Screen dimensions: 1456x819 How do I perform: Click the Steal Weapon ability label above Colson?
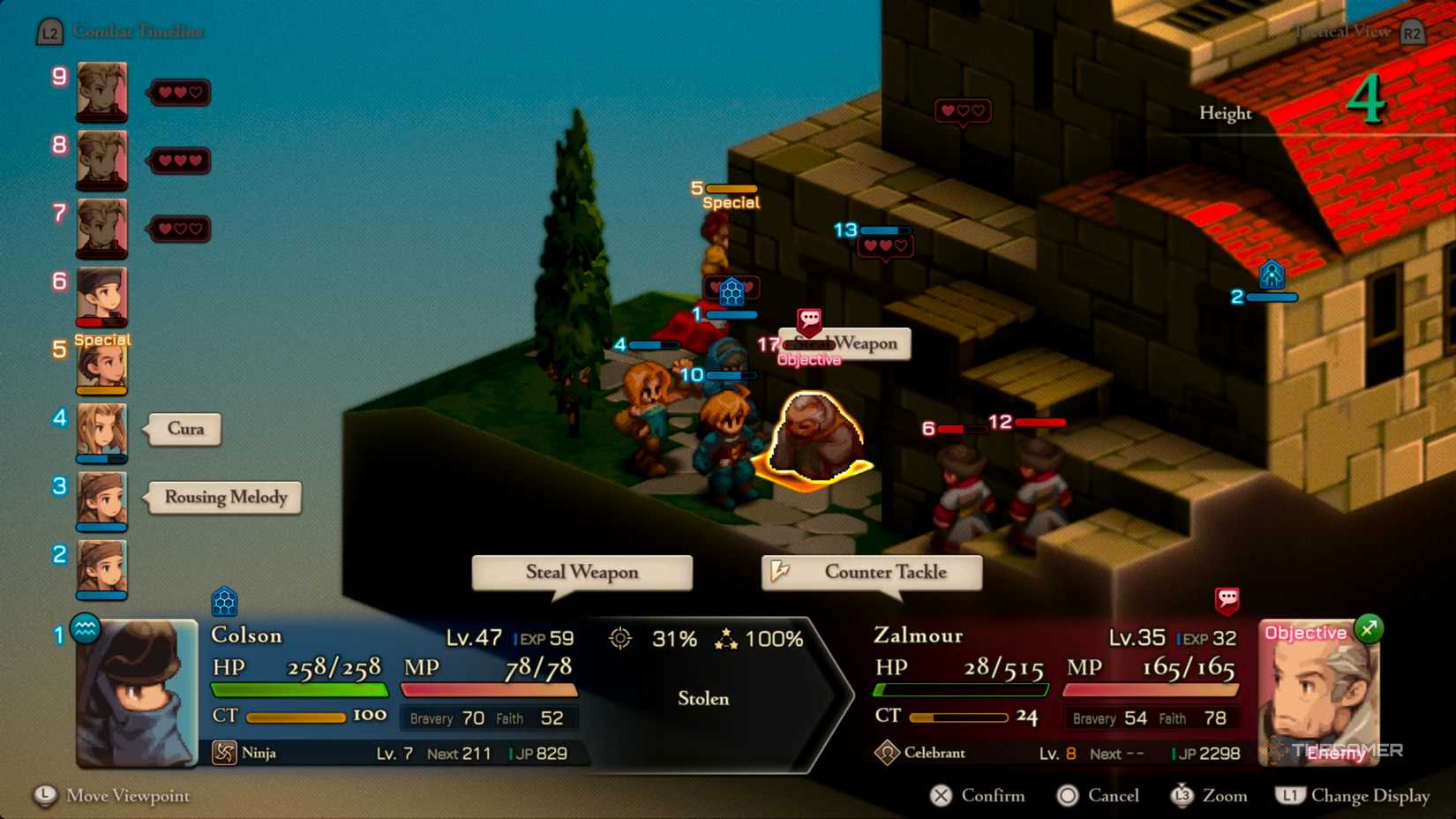(582, 572)
